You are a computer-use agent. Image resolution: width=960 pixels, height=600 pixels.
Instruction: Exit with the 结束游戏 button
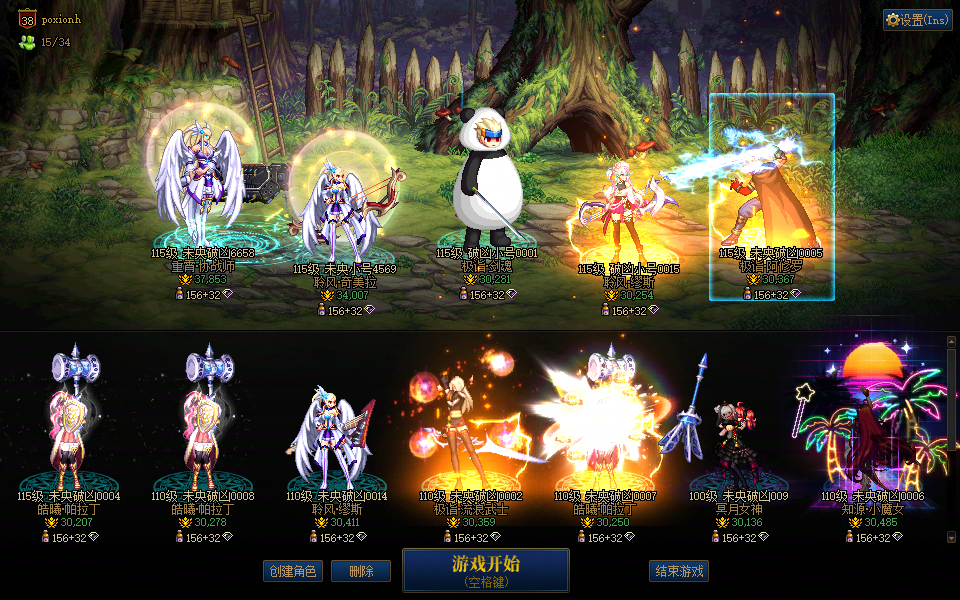(x=679, y=571)
